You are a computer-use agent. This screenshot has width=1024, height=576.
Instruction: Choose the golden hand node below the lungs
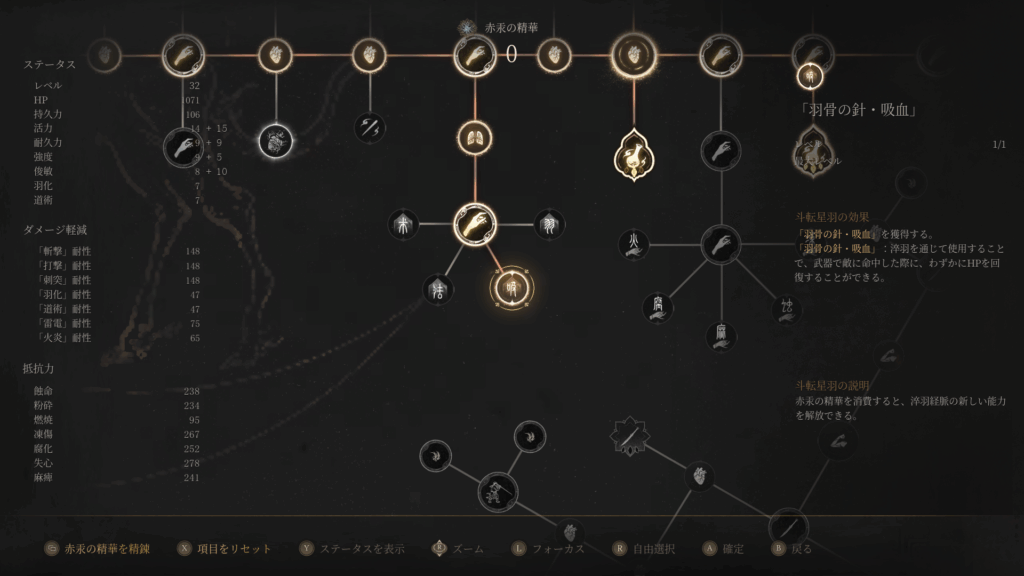point(475,224)
